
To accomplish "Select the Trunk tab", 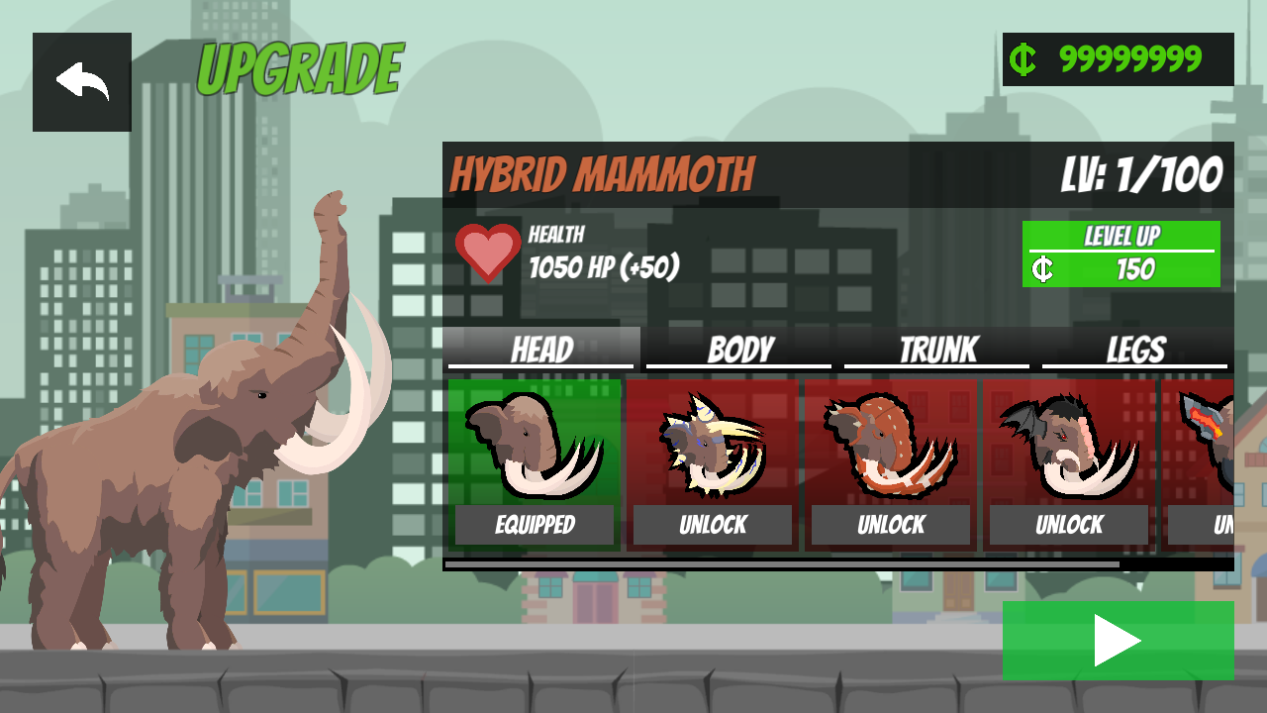I will click(937, 349).
